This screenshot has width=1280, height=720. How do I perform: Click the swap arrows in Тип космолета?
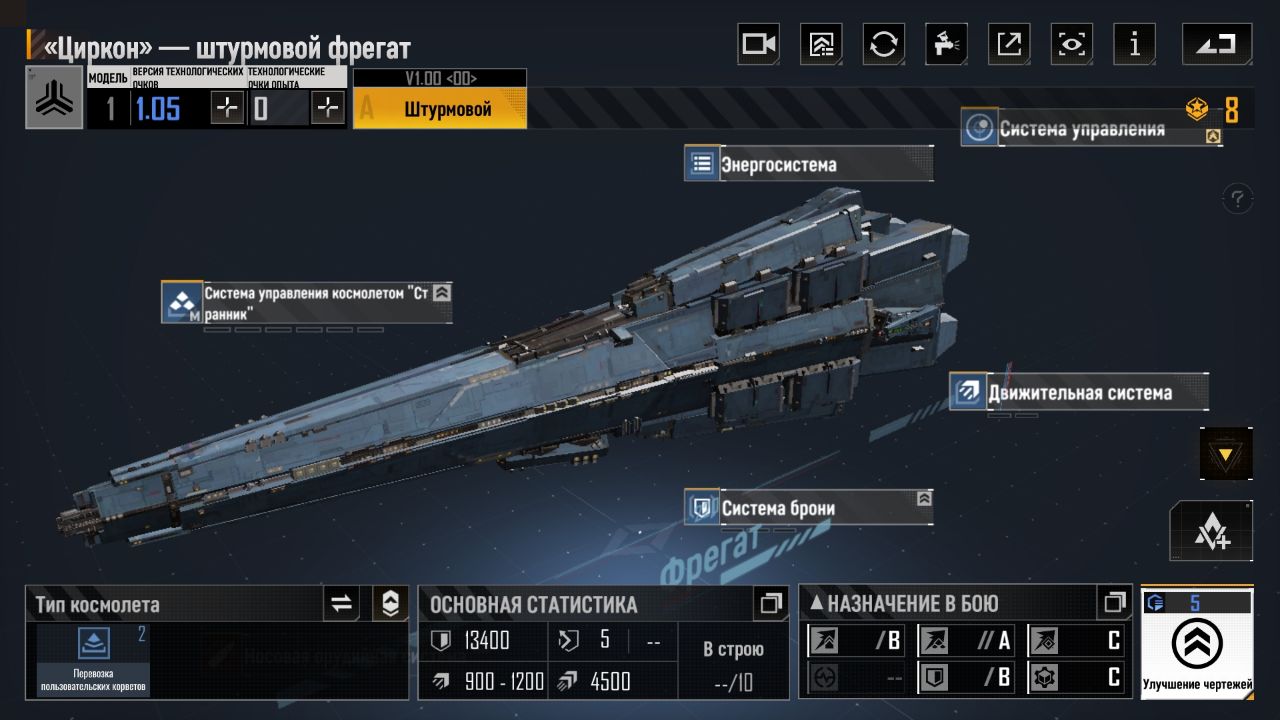342,603
